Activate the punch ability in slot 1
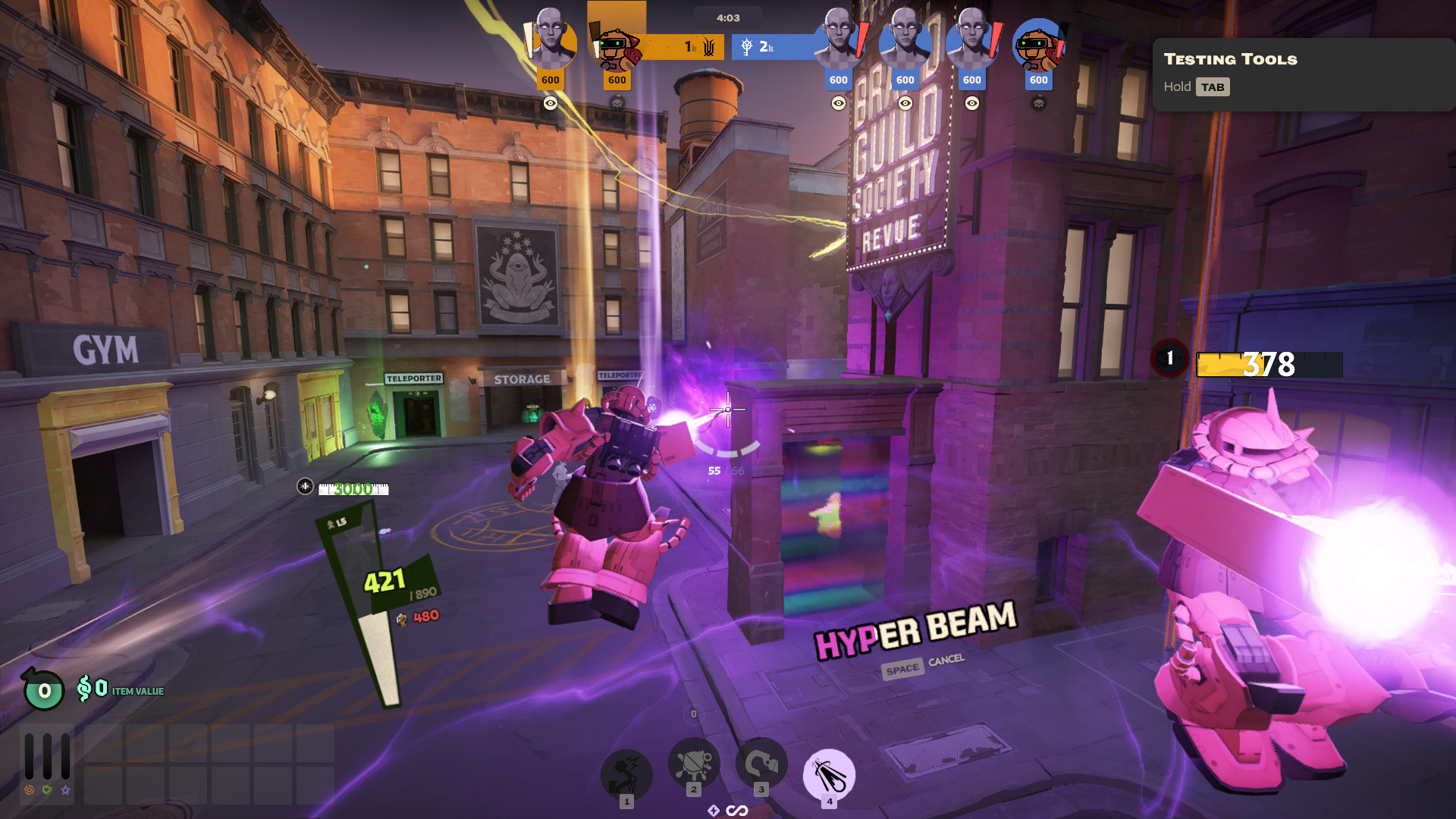This screenshot has height=819, width=1456. (626, 774)
